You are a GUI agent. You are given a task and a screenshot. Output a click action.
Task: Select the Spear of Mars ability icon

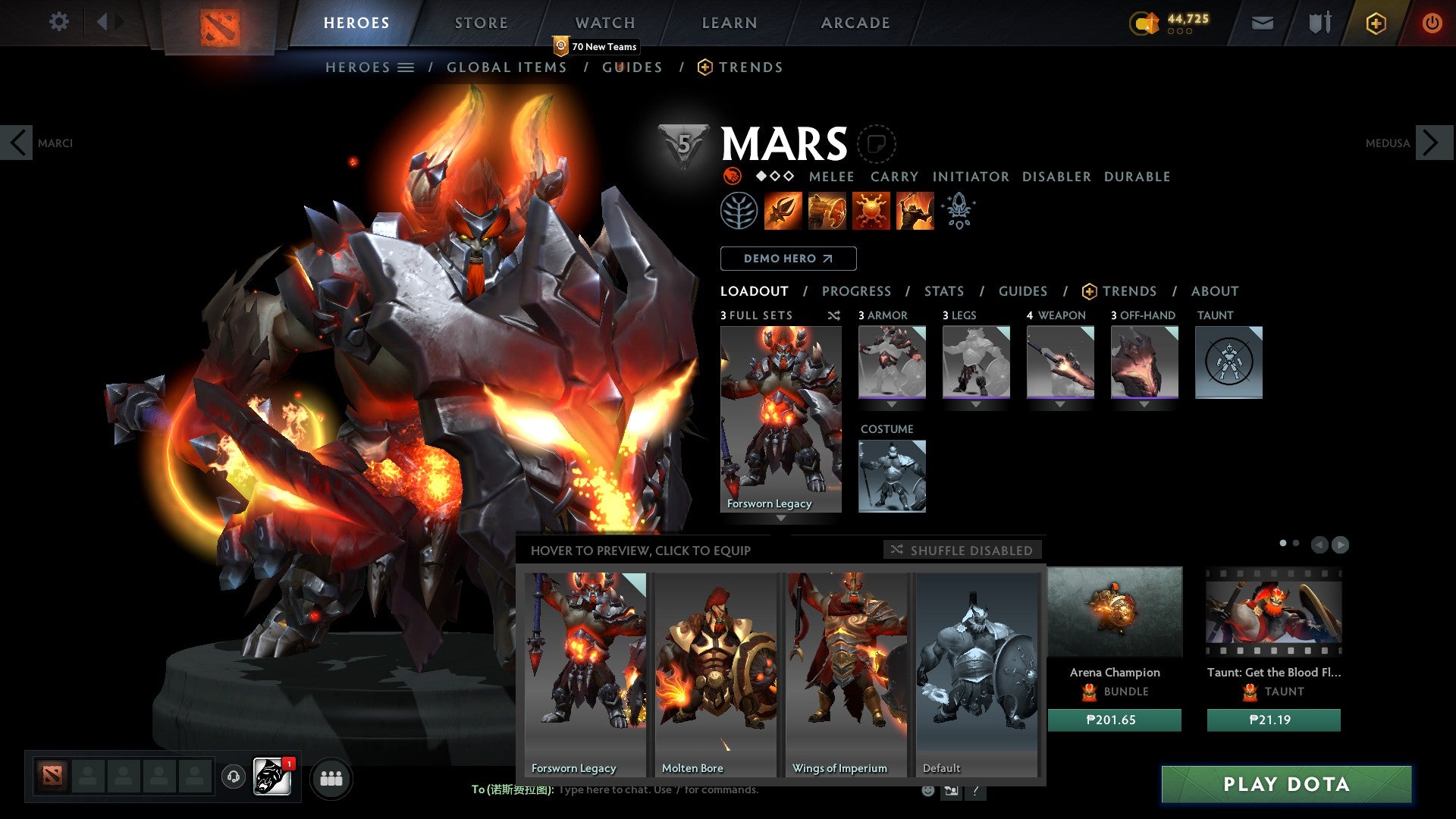(x=785, y=211)
